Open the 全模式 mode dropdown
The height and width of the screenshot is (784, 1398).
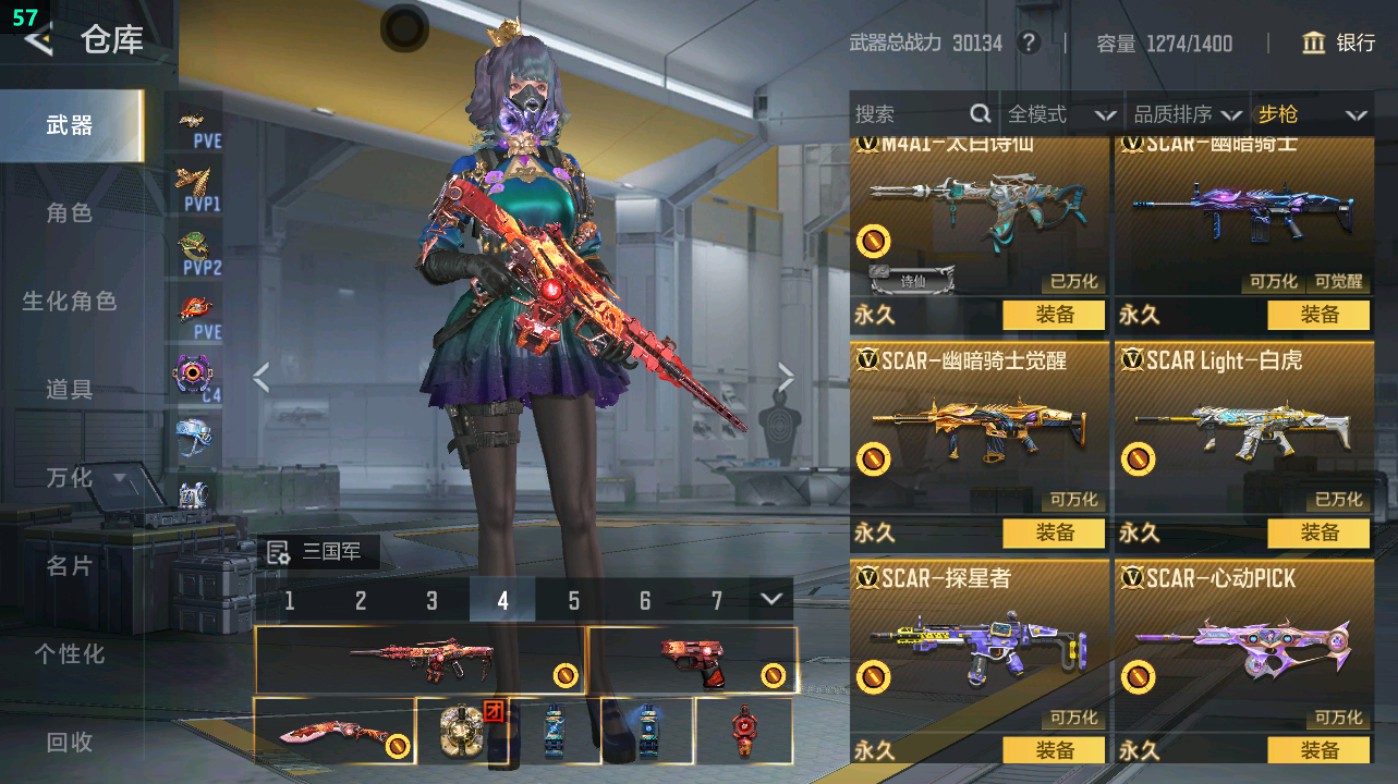point(1060,115)
